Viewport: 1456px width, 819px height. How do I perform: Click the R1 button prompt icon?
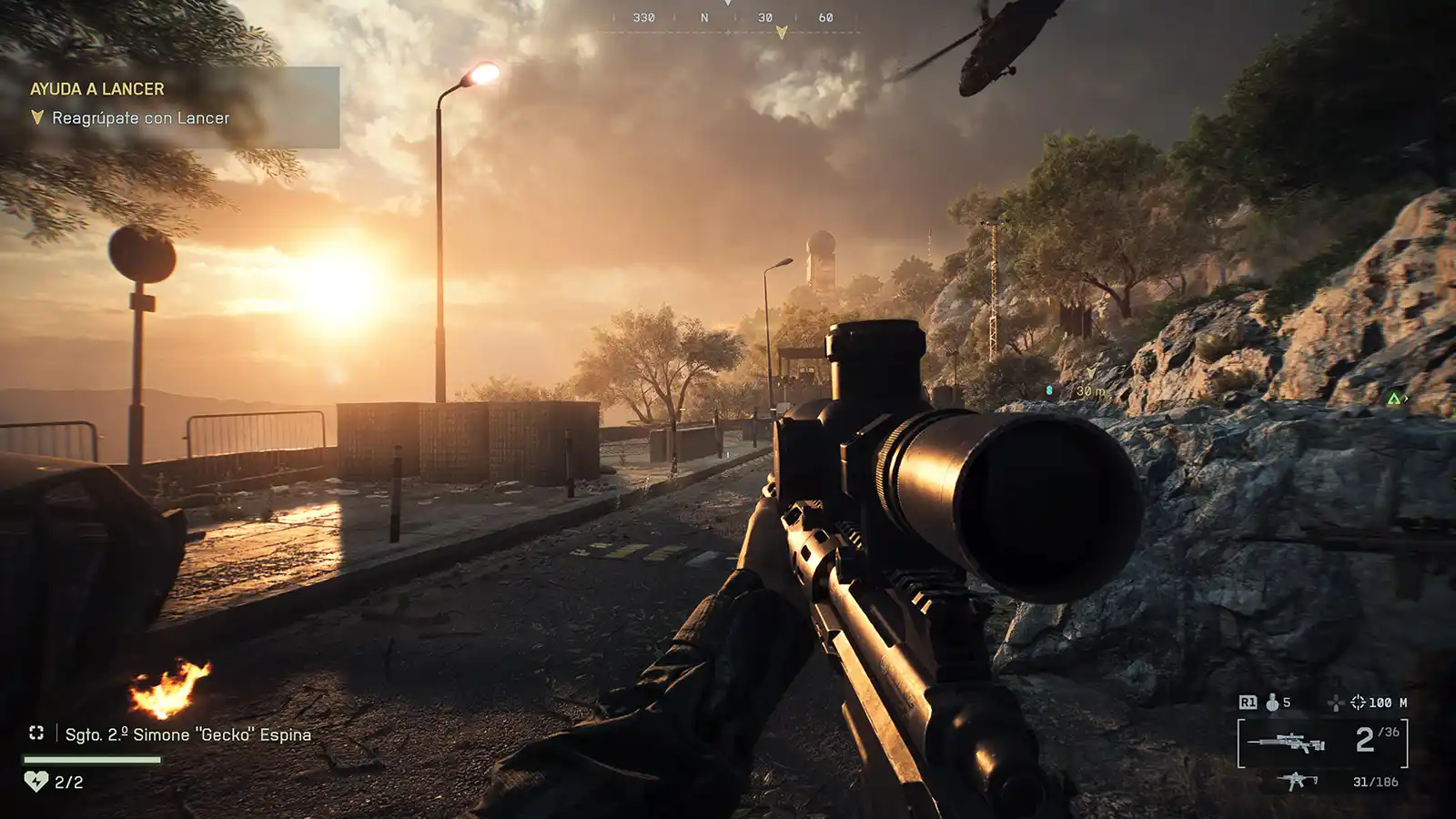point(1248,702)
